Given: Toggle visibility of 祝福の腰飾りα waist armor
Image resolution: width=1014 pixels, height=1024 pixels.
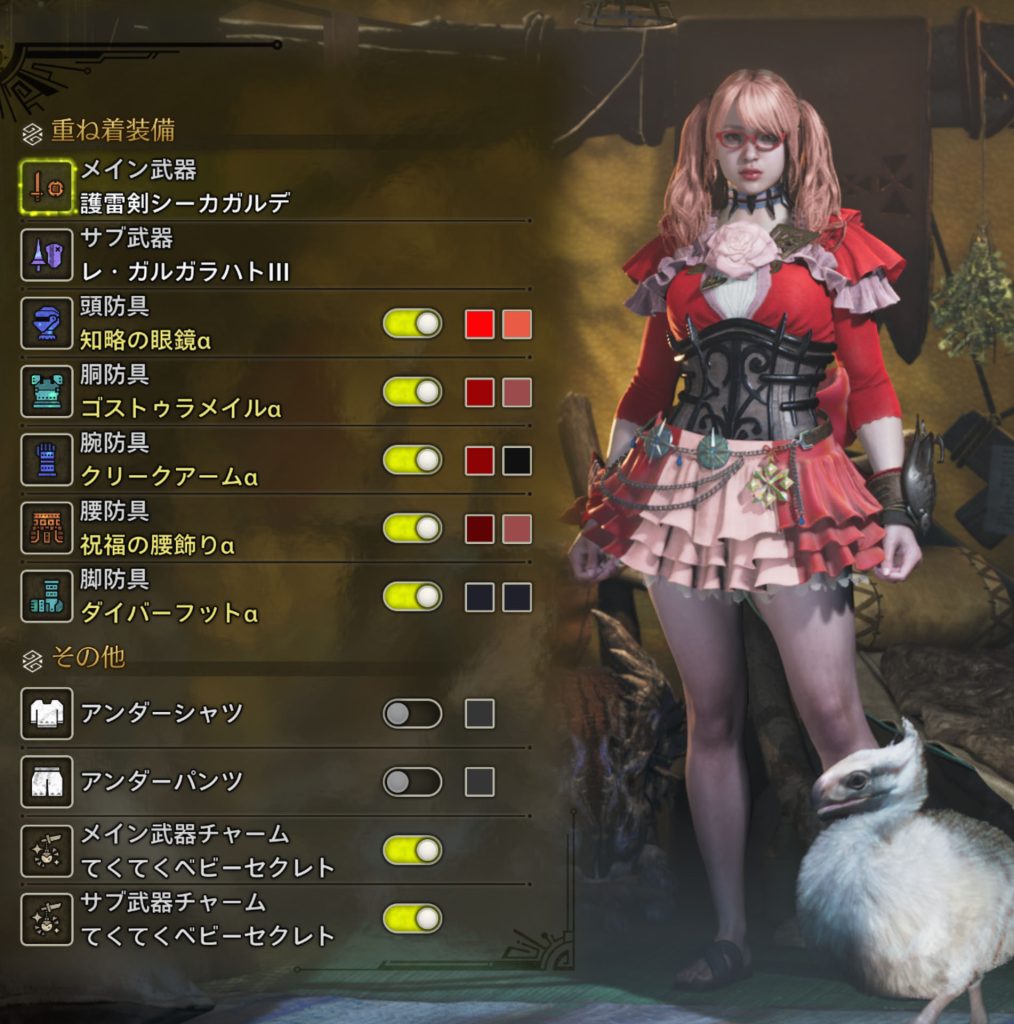Looking at the screenshot, I should tap(412, 528).
